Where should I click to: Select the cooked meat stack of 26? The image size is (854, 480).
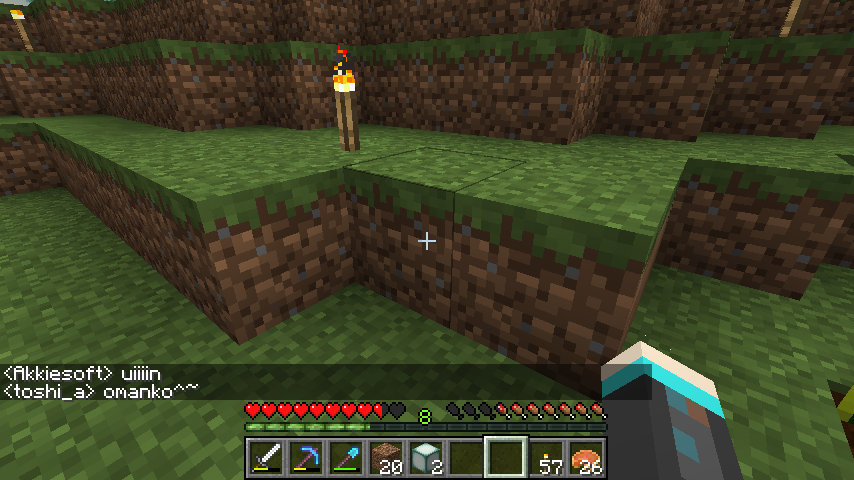(586, 458)
